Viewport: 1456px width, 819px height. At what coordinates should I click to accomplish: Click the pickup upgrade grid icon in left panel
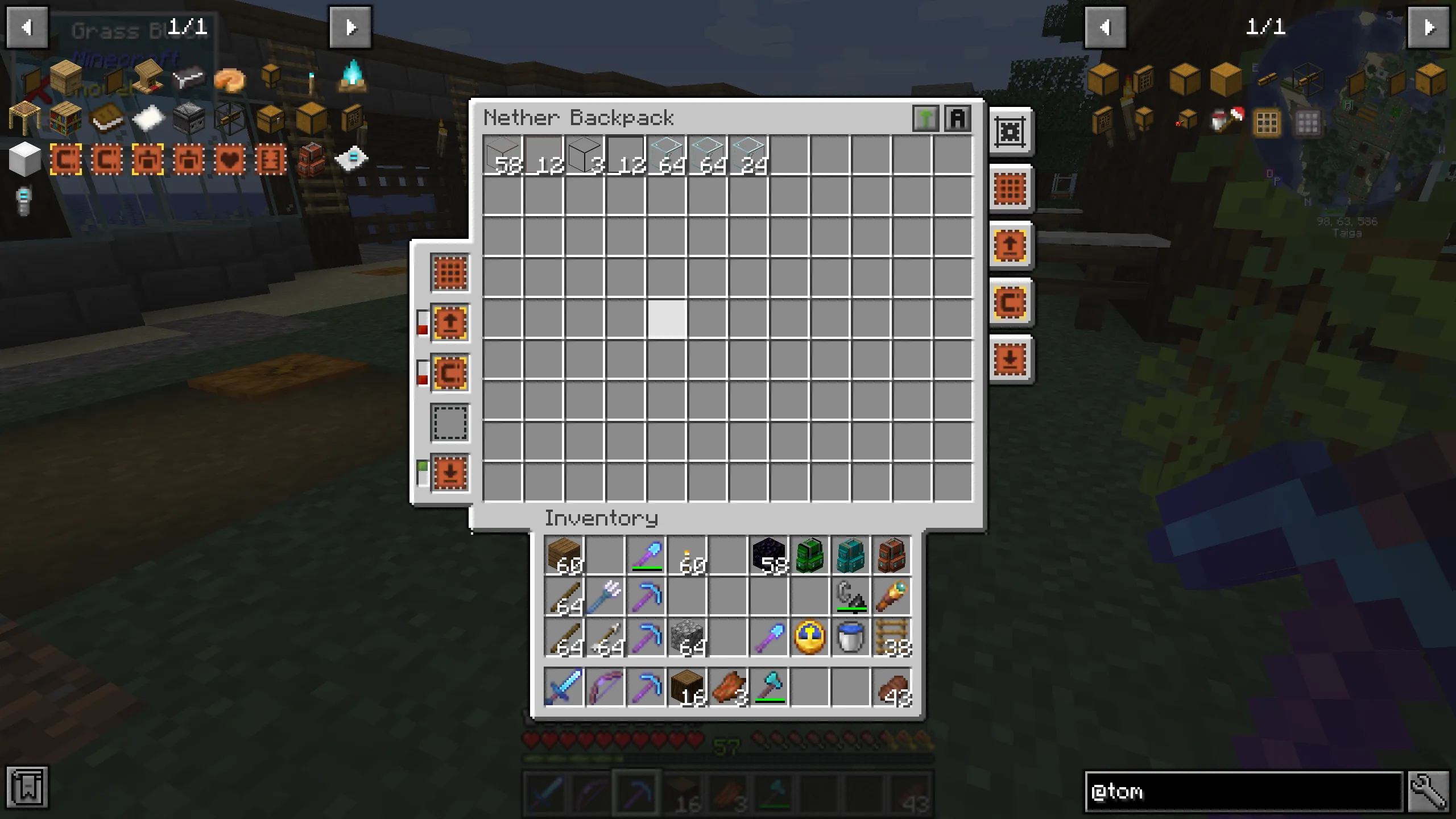pyautogui.click(x=450, y=273)
